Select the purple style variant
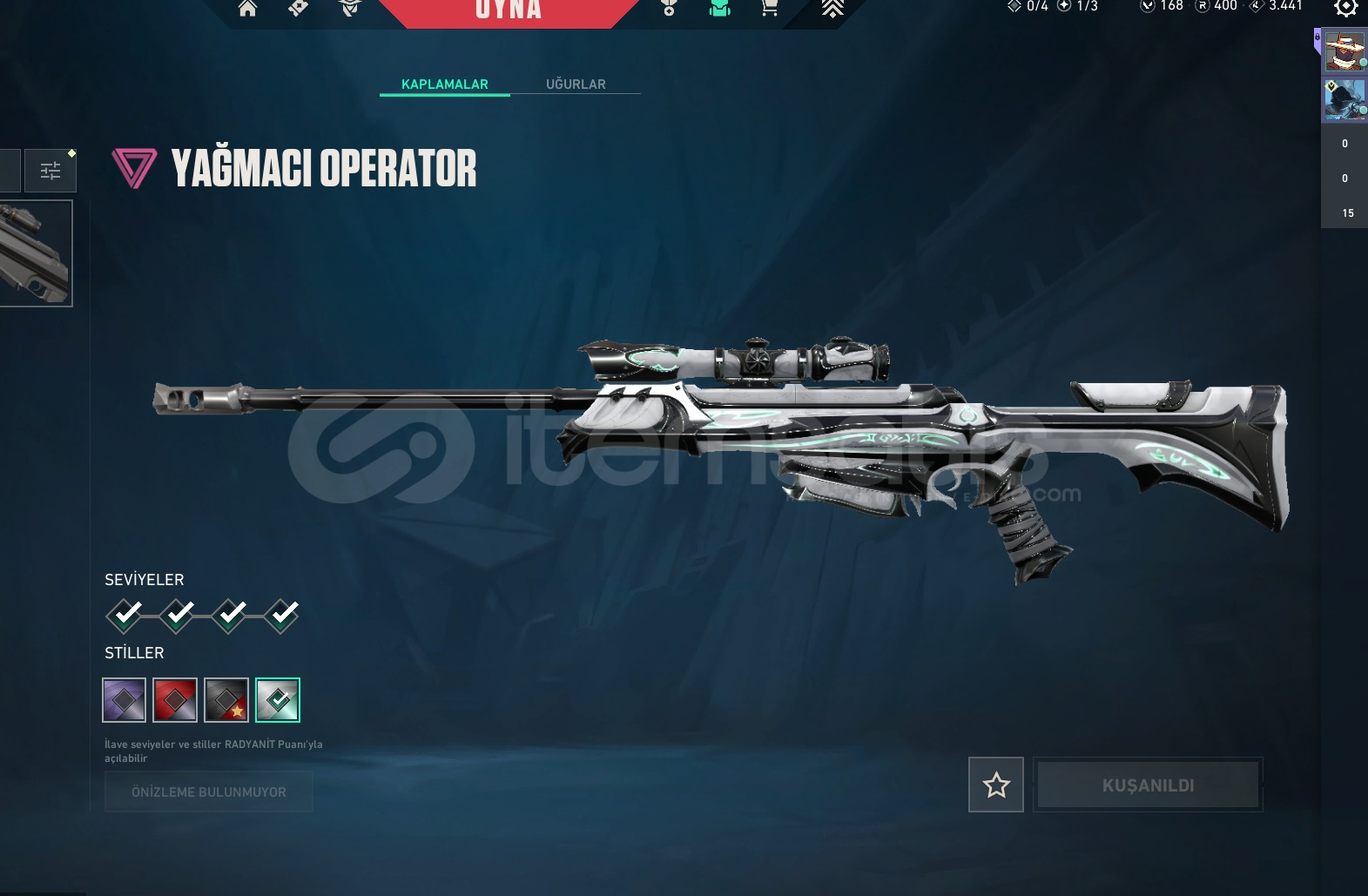Viewport: 1368px width, 896px height. coord(124,700)
